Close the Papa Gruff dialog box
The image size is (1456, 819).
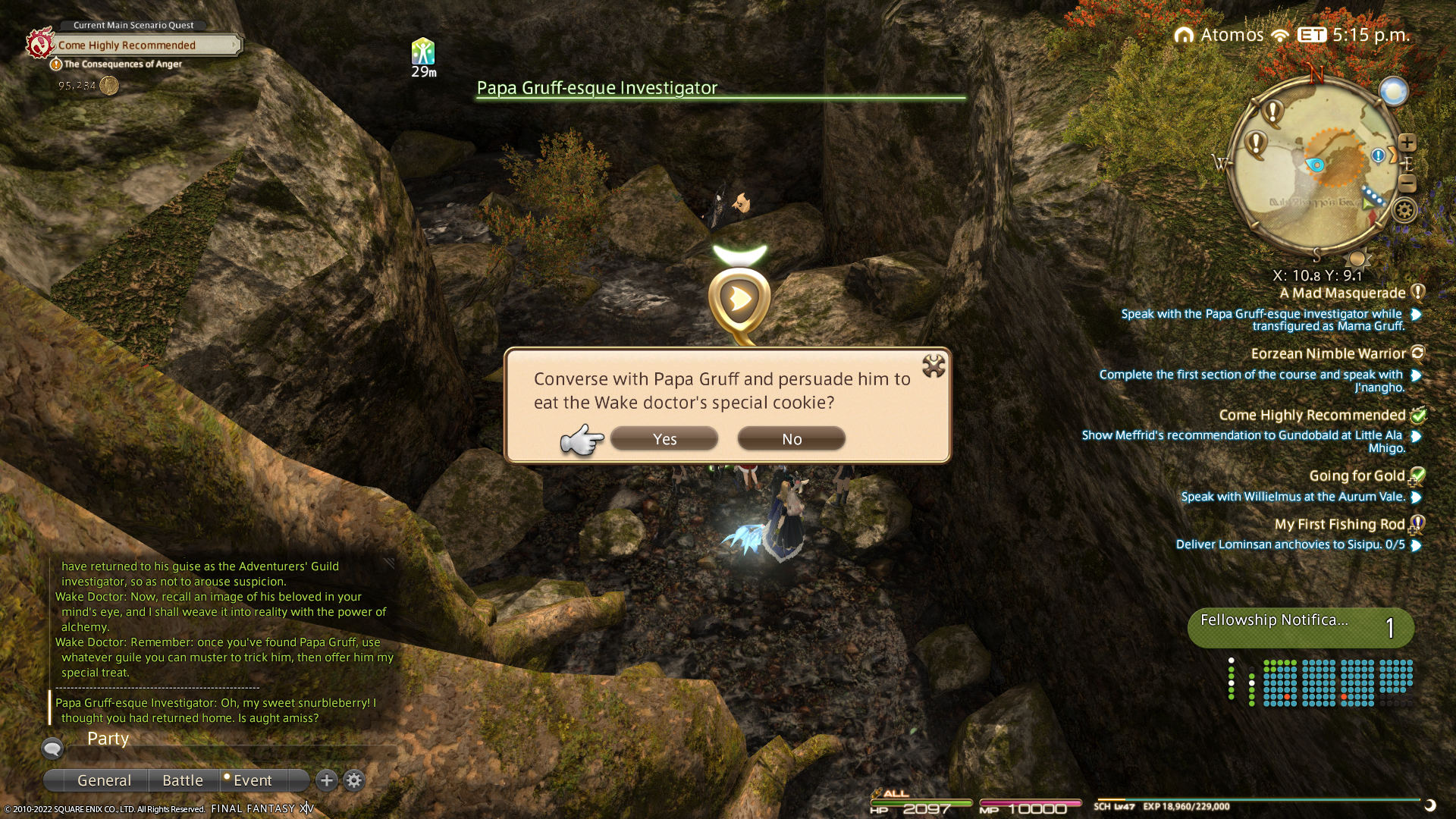934,366
